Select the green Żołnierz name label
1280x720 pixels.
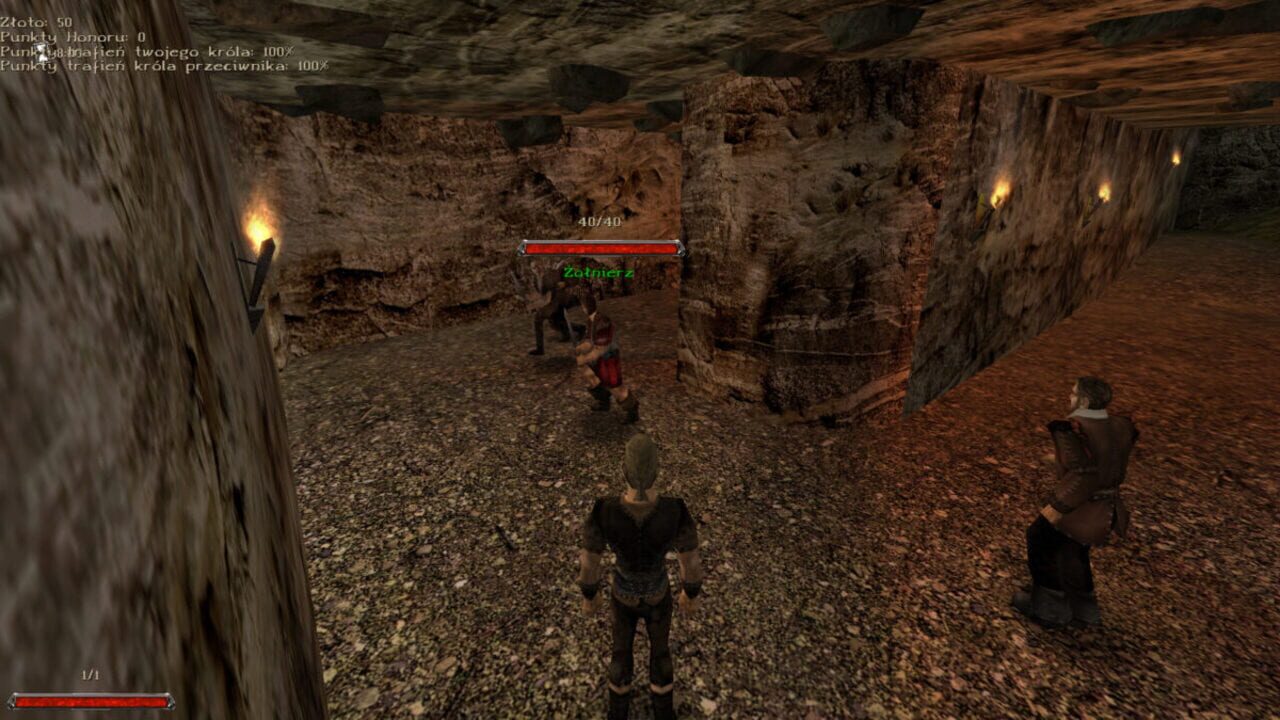click(x=600, y=270)
